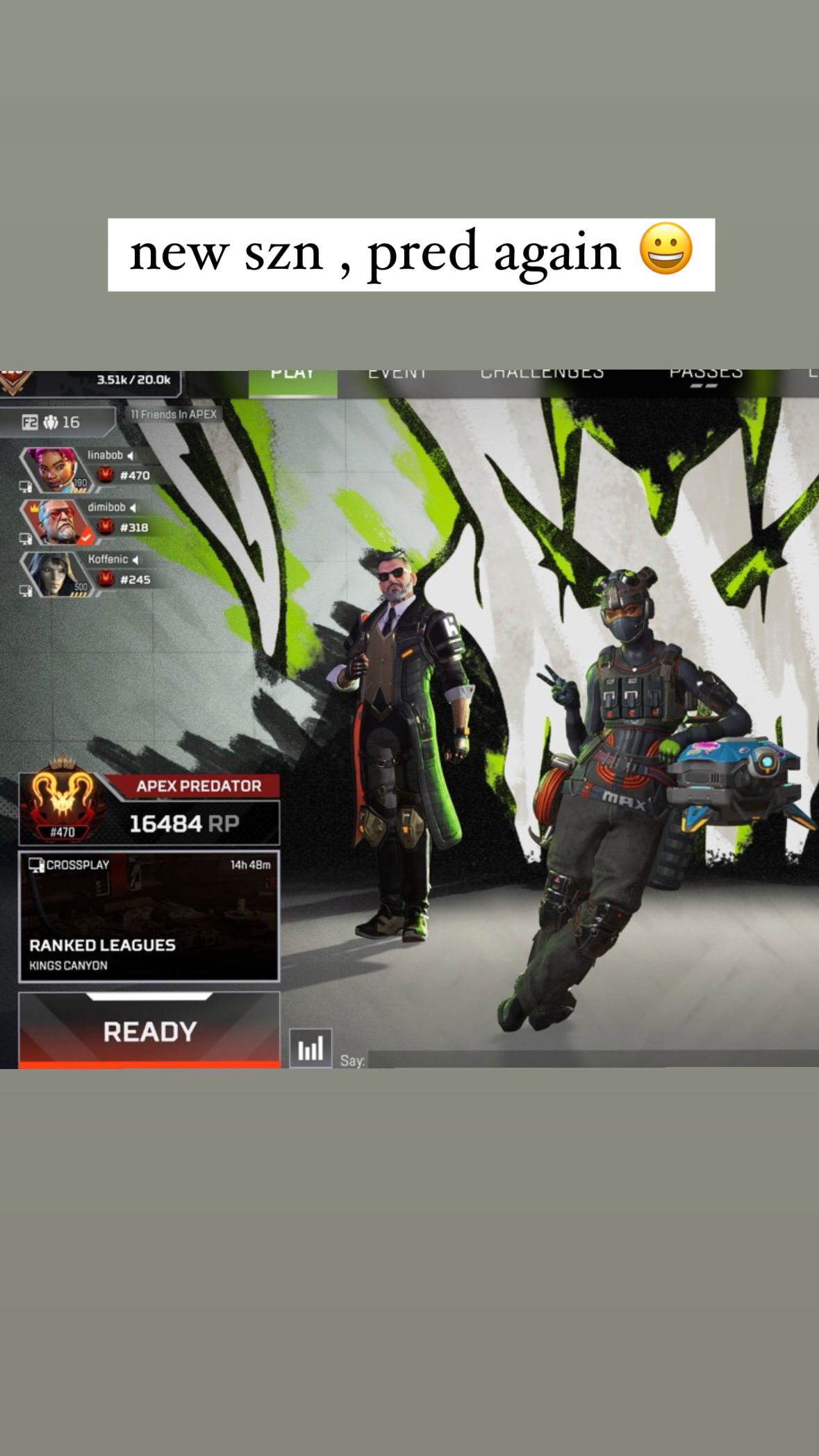Click the Say chat input field
Screen dimensions: 819x1456
coord(590,1059)
